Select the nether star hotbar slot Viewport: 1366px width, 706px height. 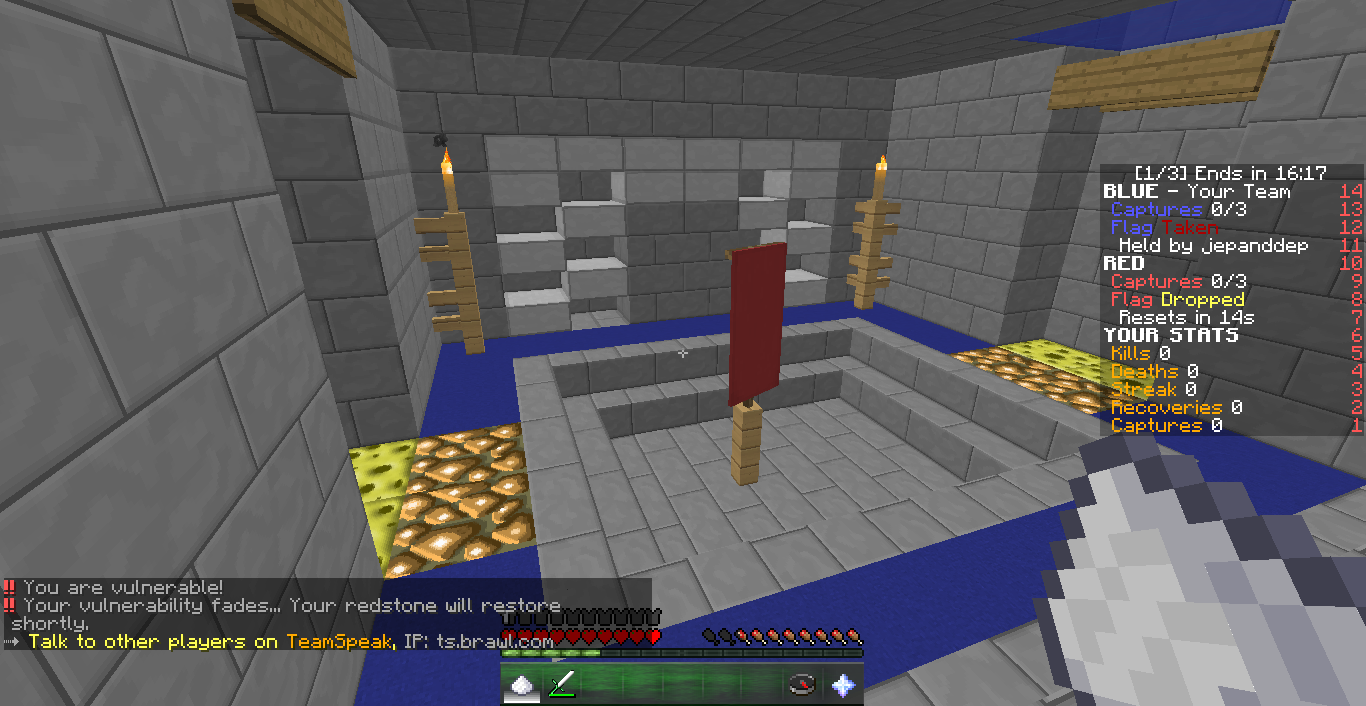pyautogui.click(x=843, y=686)
